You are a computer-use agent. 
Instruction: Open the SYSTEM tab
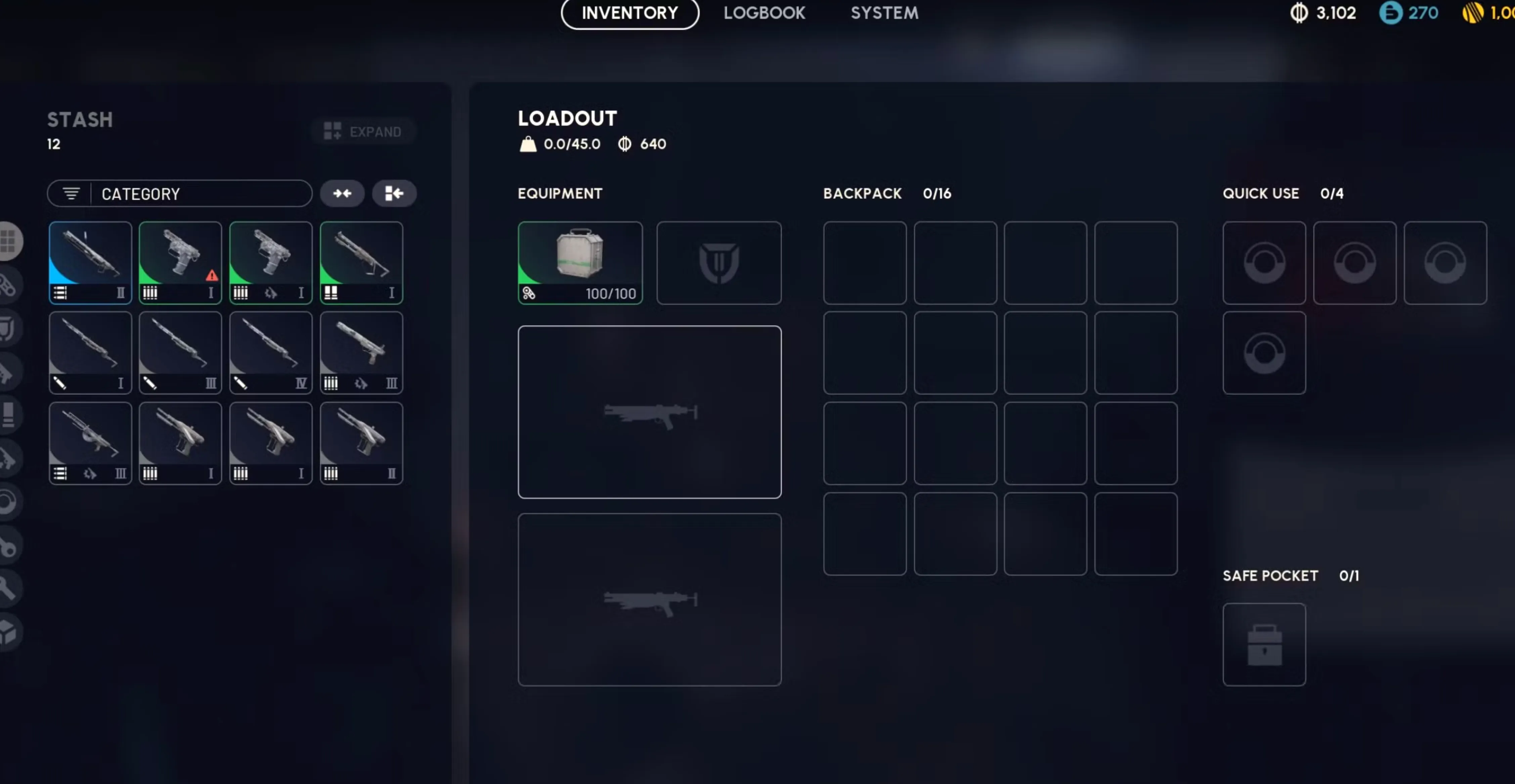tap(884, 13)
